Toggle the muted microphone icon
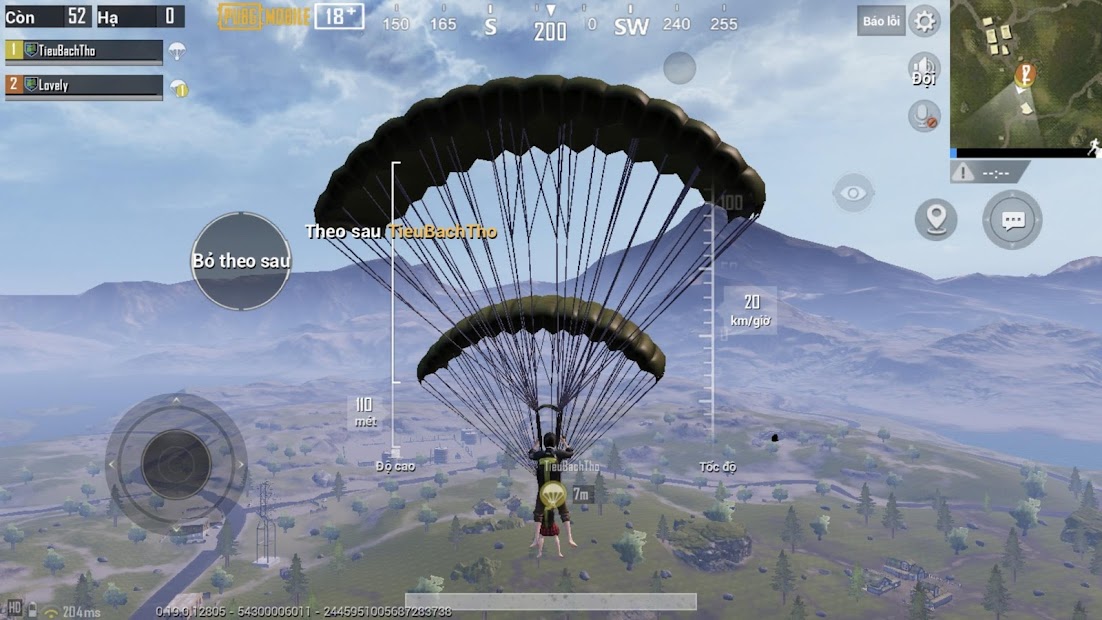 924,116
